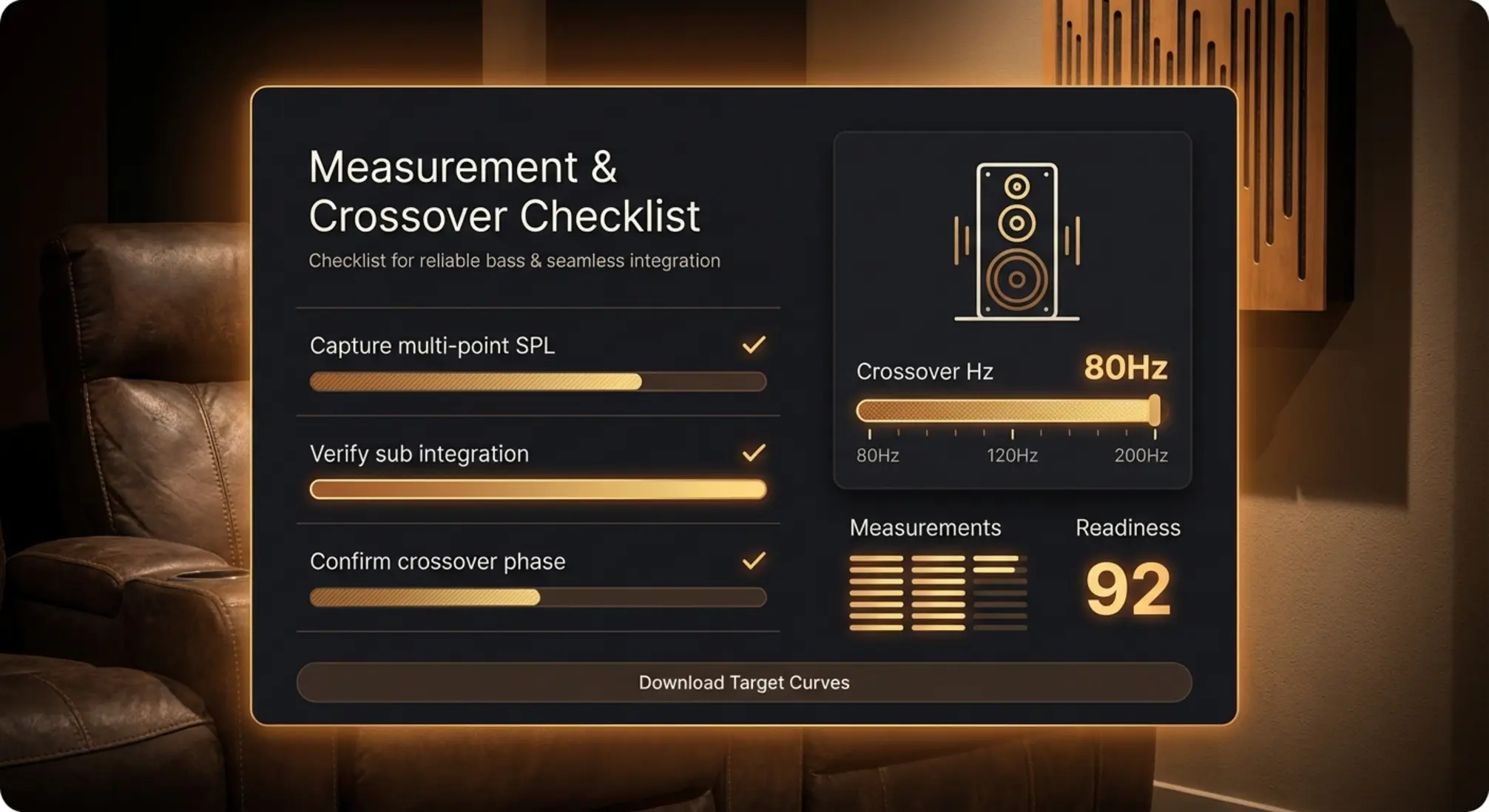
Task: Click Download Target Curves
Action: click(743, 682)
